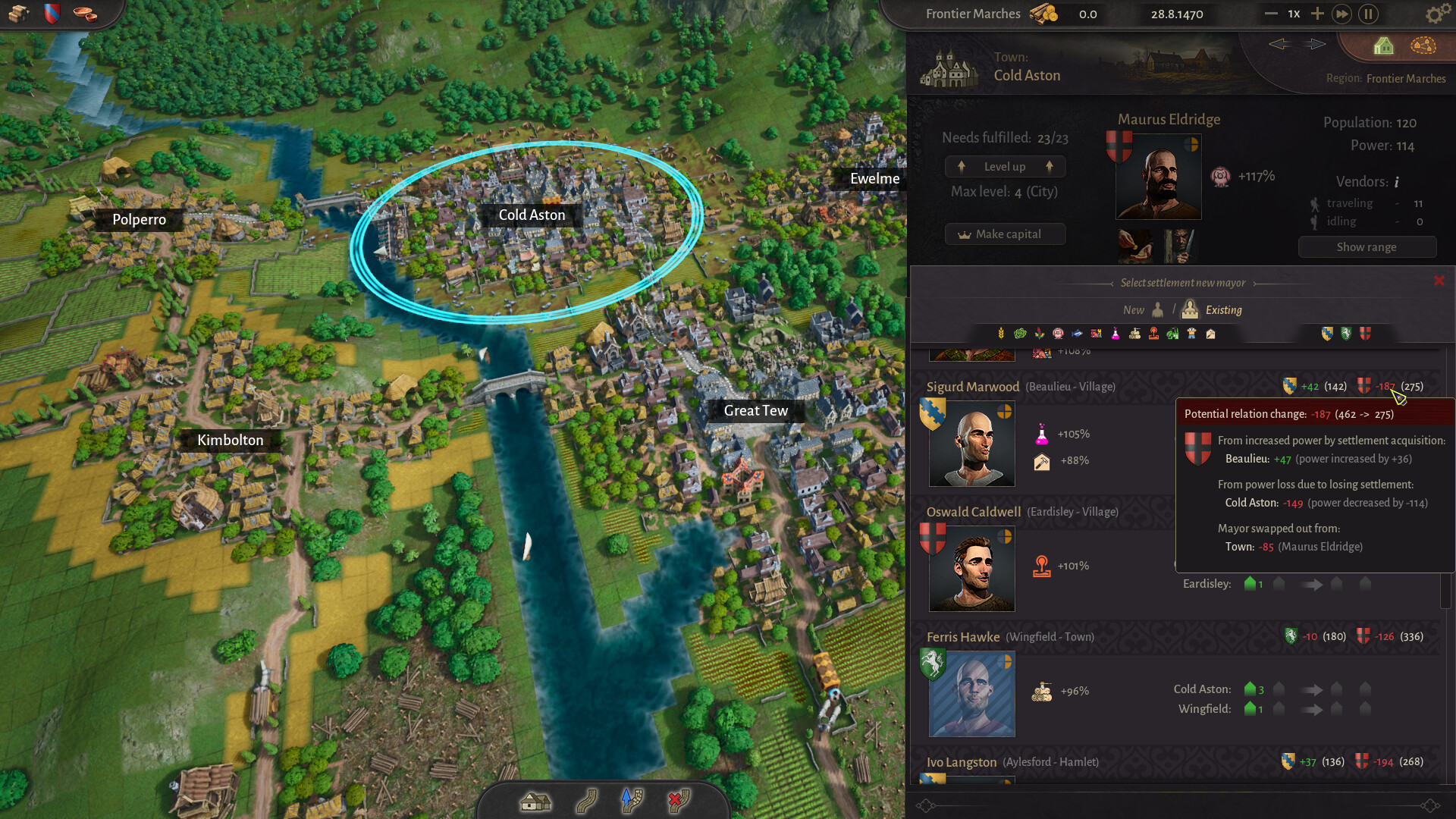Open the gear settings menu
Screen dimensions: 1456x819
pos(1434,14)
